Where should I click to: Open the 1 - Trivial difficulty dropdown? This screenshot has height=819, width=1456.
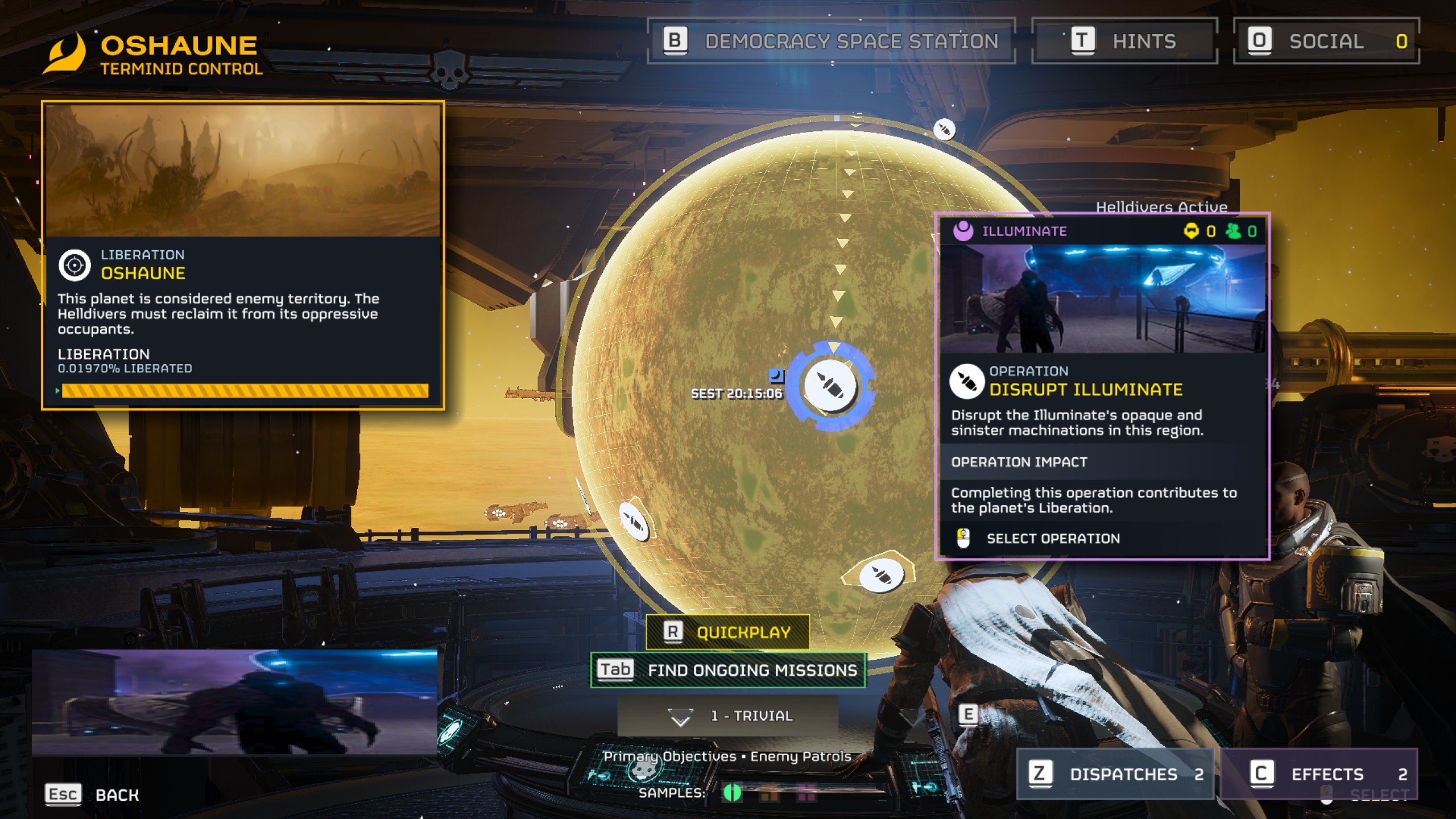(727, 716)
